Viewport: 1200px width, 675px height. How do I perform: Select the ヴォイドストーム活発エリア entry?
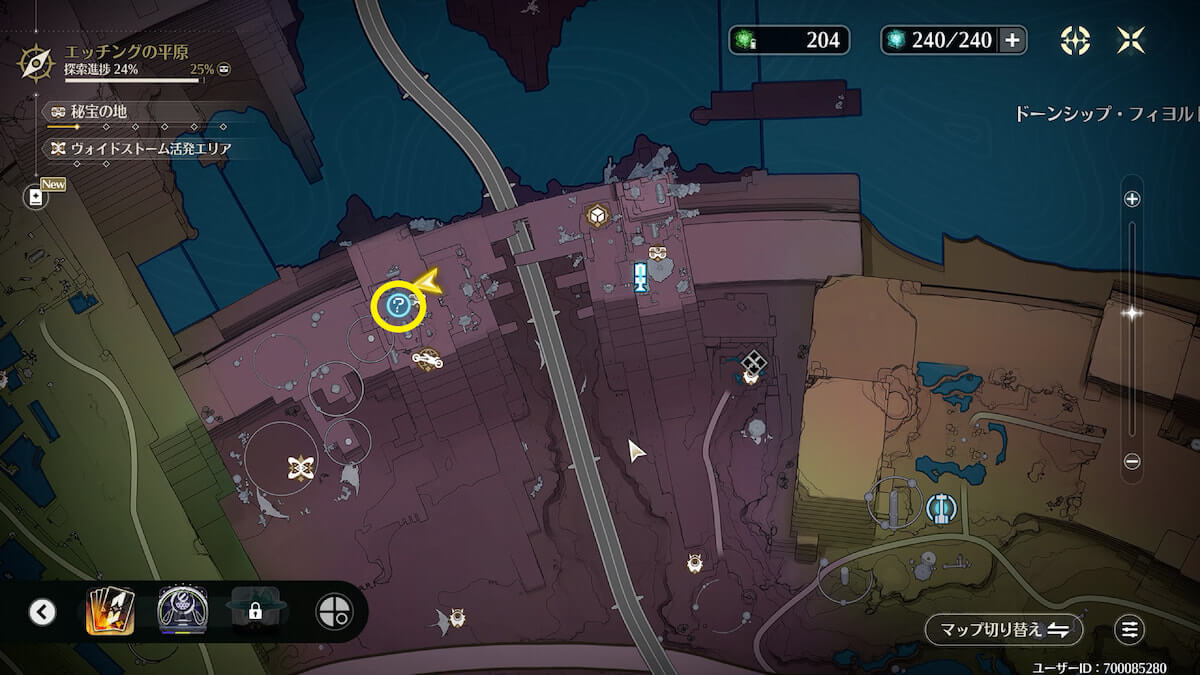point(145,149)
